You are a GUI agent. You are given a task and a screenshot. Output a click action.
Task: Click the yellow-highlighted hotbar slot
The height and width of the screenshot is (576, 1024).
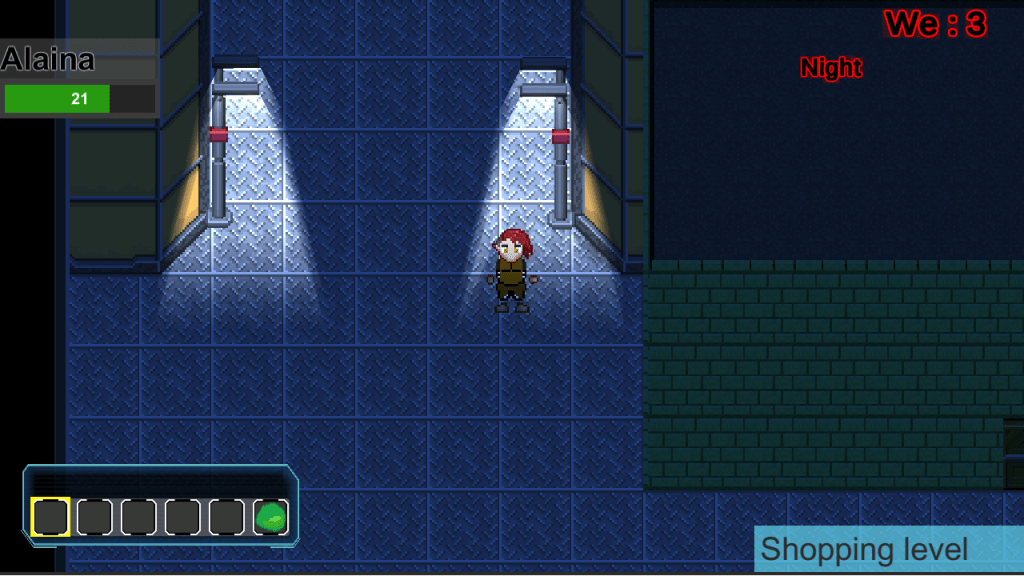(51, 517)
